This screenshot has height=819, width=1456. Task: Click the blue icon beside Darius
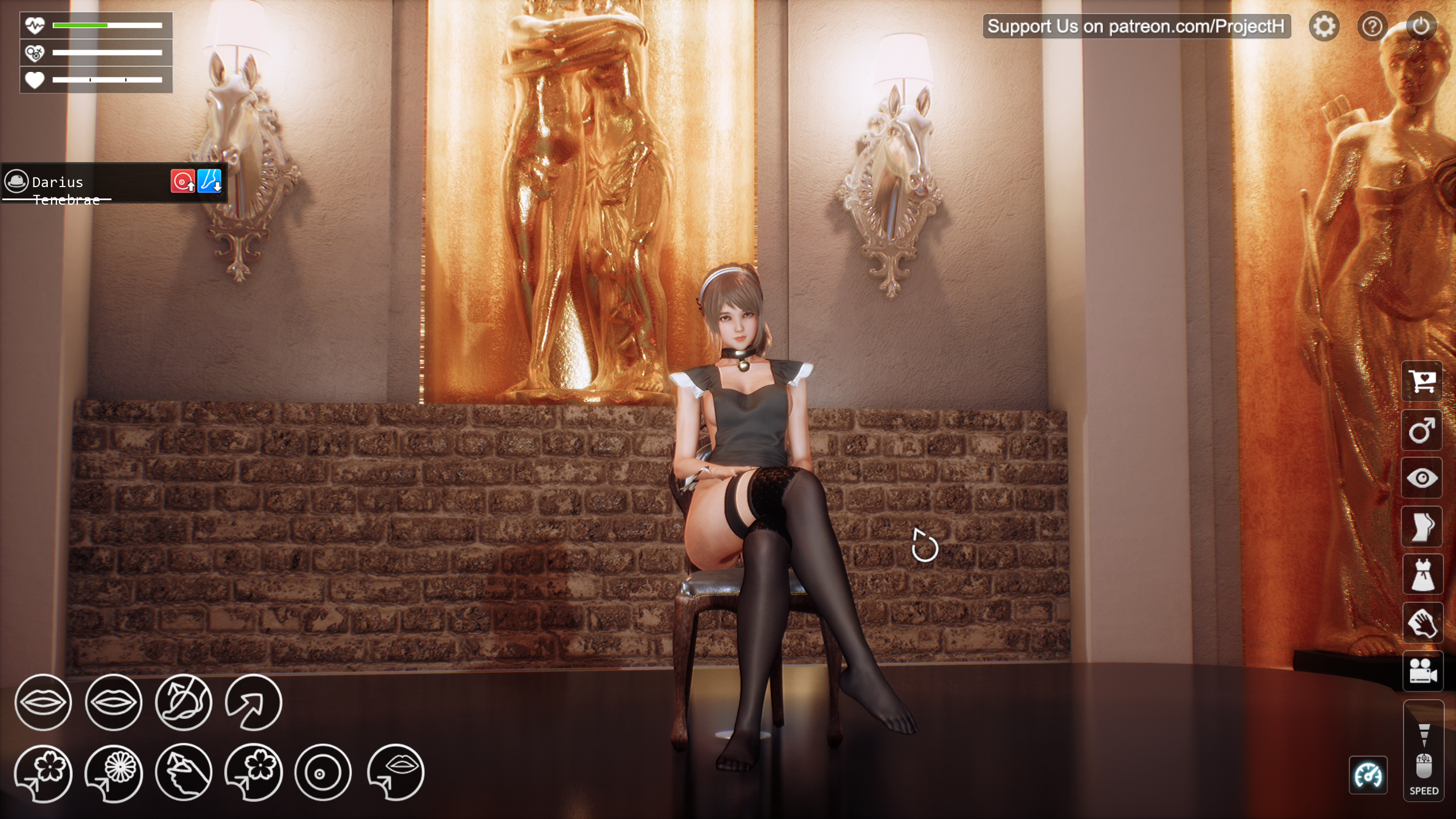tap(209, 181)
